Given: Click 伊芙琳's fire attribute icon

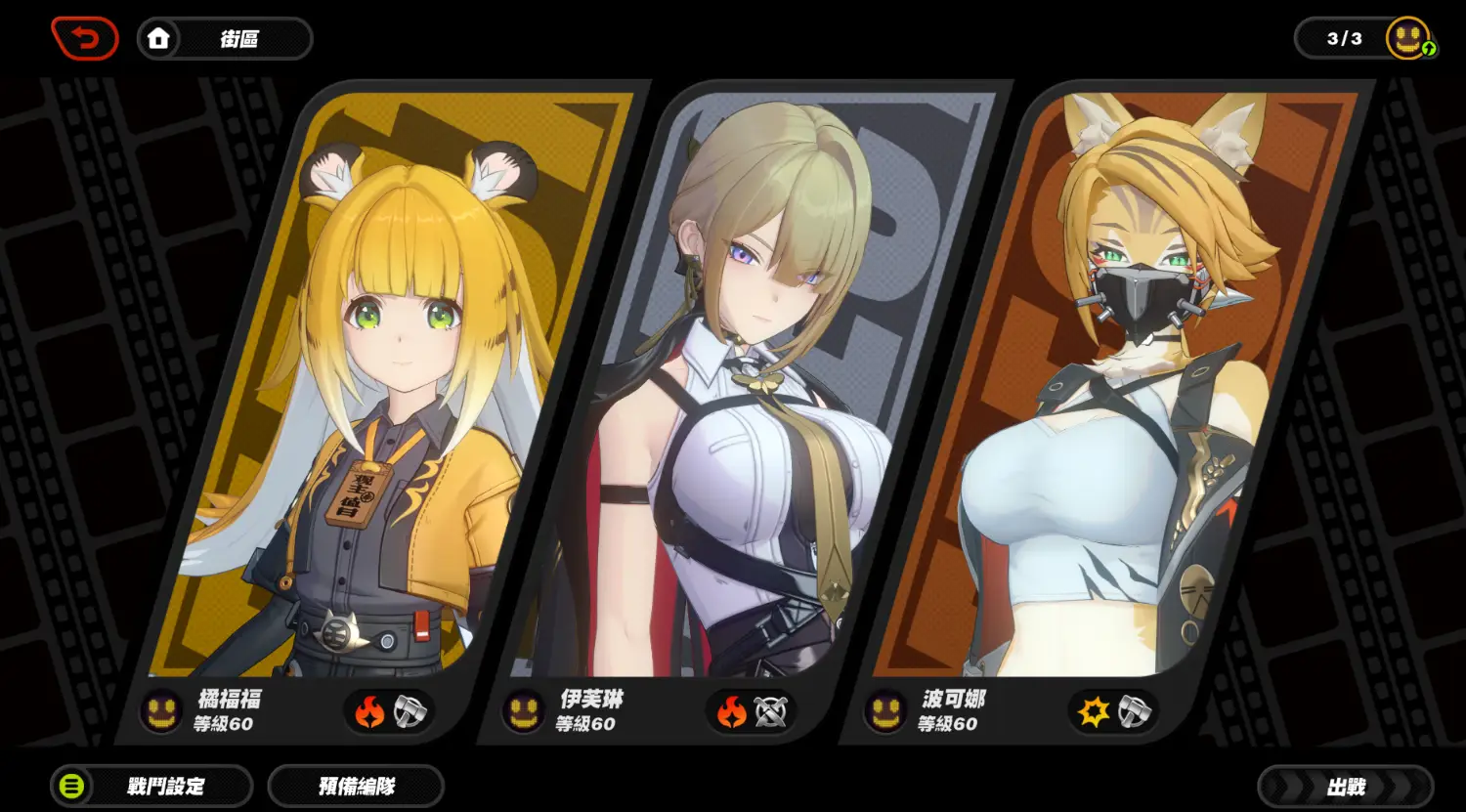Looking at the screenshot, I should pyautogui.click(x=732, y=712).
